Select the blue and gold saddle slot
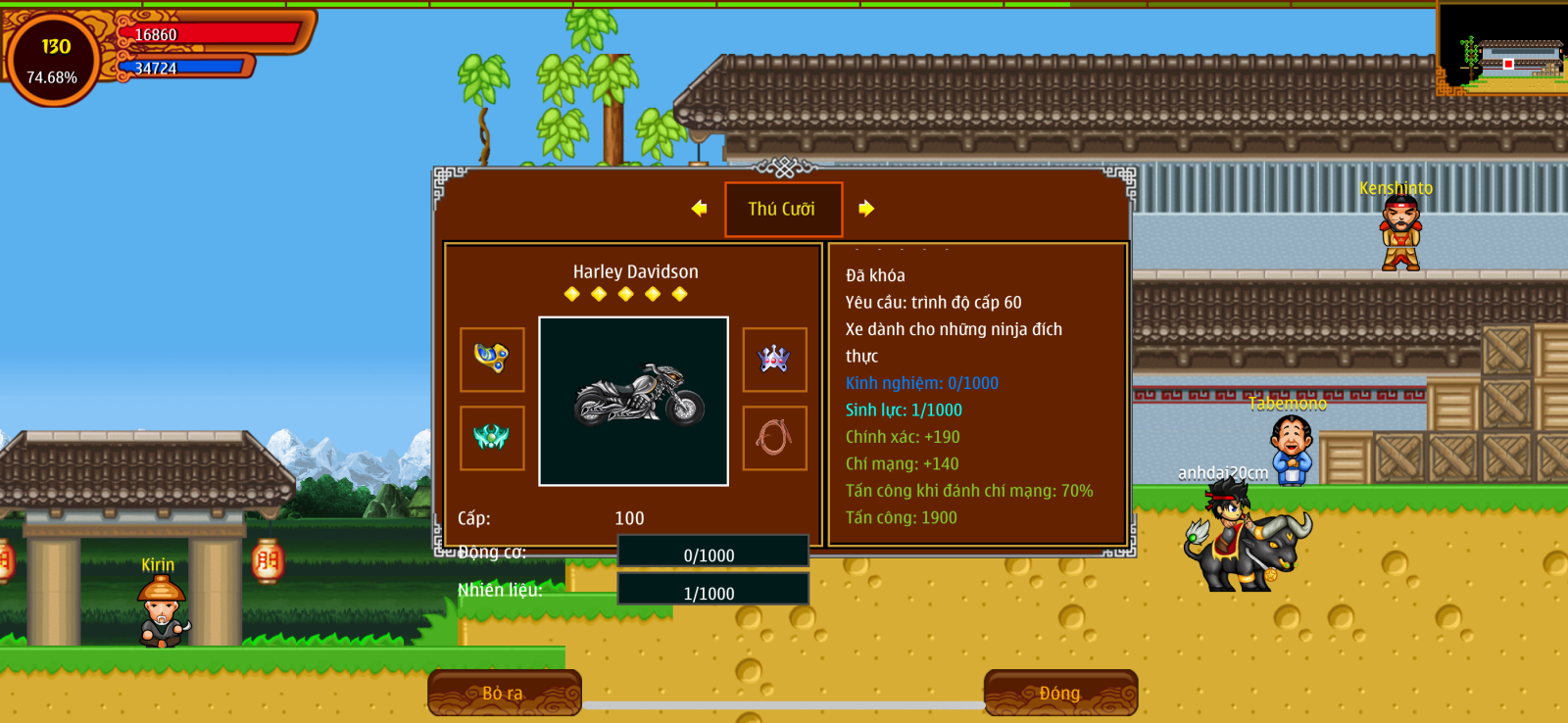The height and width of the screenshot is (723, 1568). click(x=492, y=360)
